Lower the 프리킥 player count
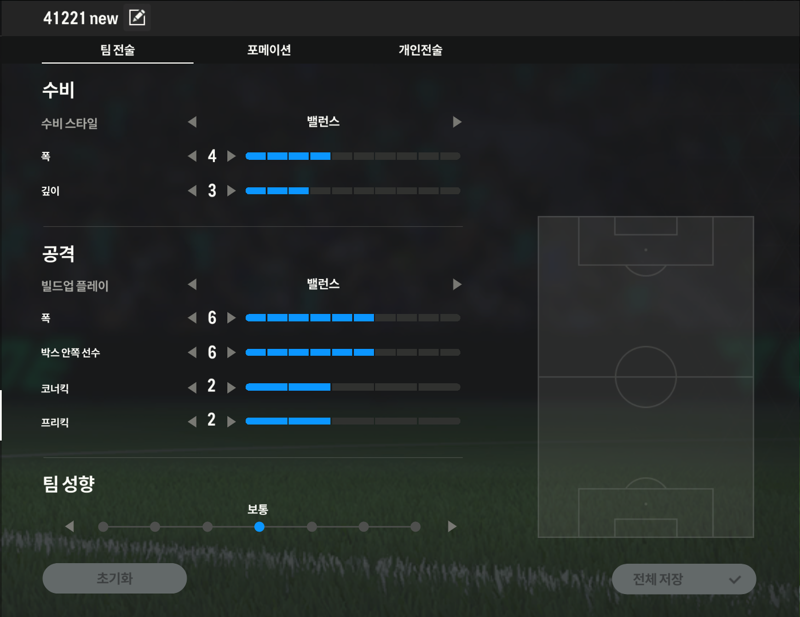800x617 pixels. [x=192, y=421]
